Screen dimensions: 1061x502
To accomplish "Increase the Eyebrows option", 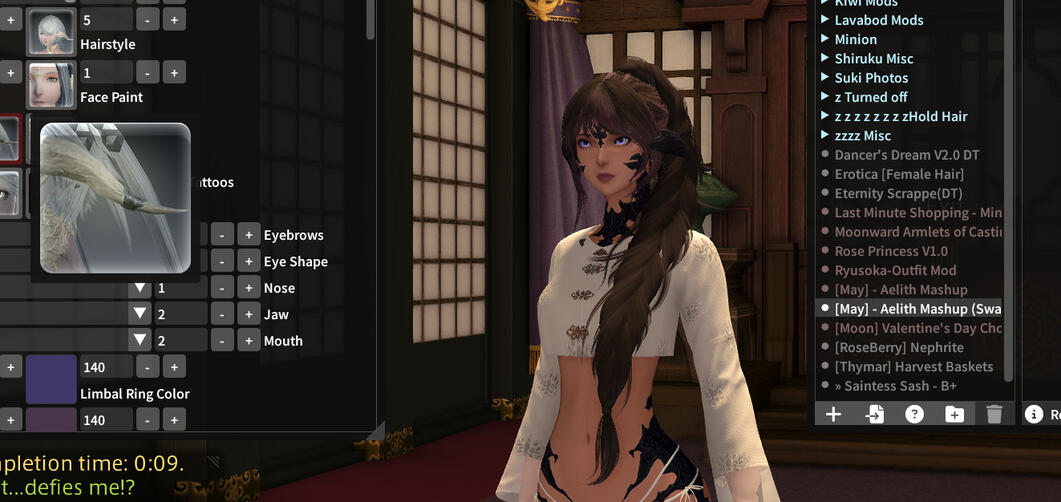I will pos(248,235).
